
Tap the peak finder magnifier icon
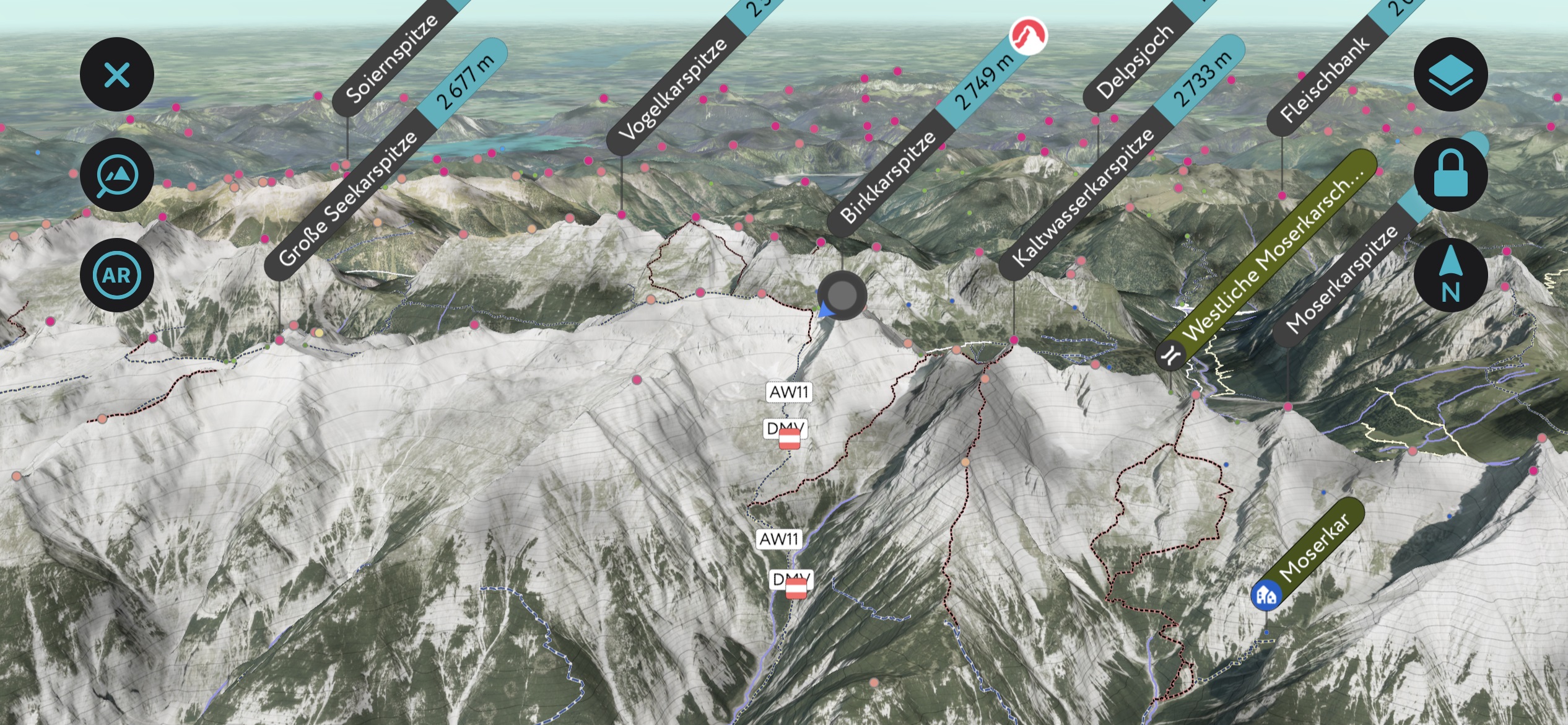pos(116,174)
